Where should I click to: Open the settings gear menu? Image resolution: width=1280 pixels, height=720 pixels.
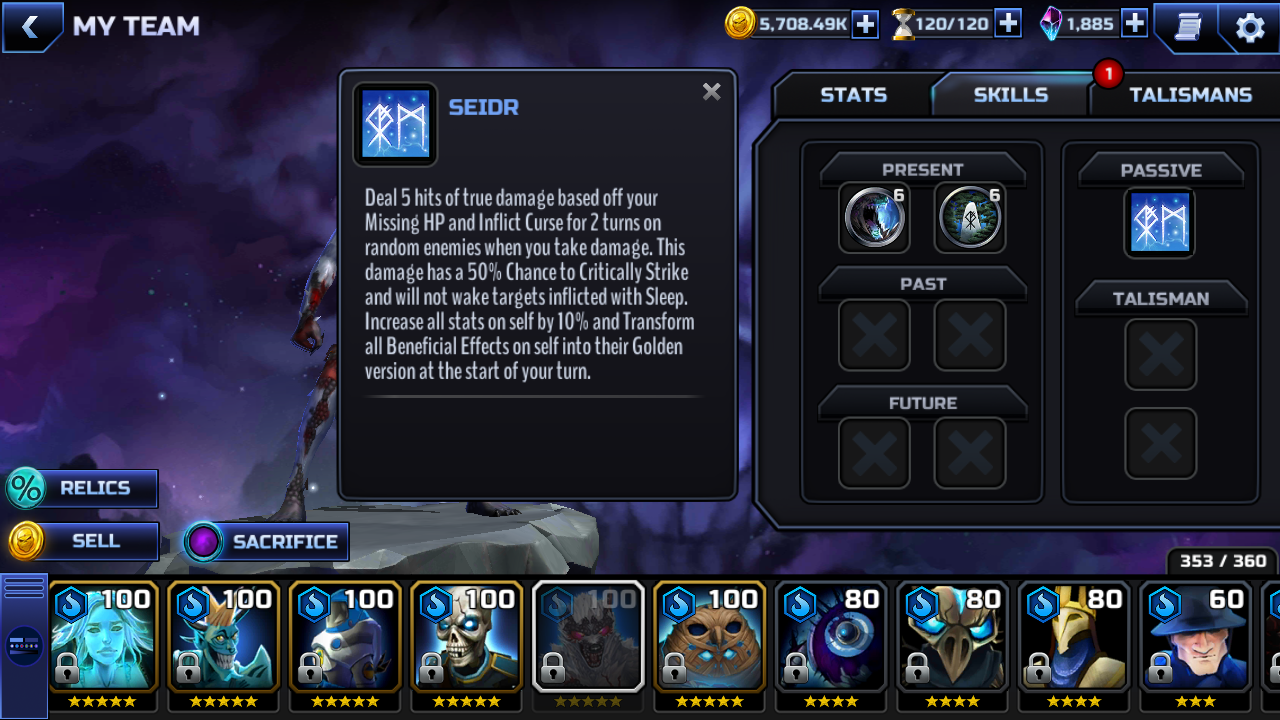[1250, 27]
